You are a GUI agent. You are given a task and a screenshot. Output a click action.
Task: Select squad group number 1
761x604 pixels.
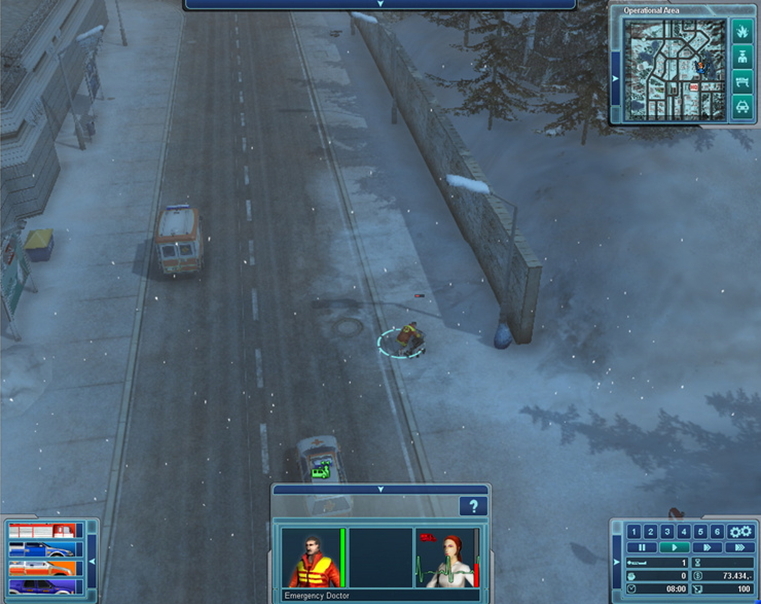coord(633,532)
